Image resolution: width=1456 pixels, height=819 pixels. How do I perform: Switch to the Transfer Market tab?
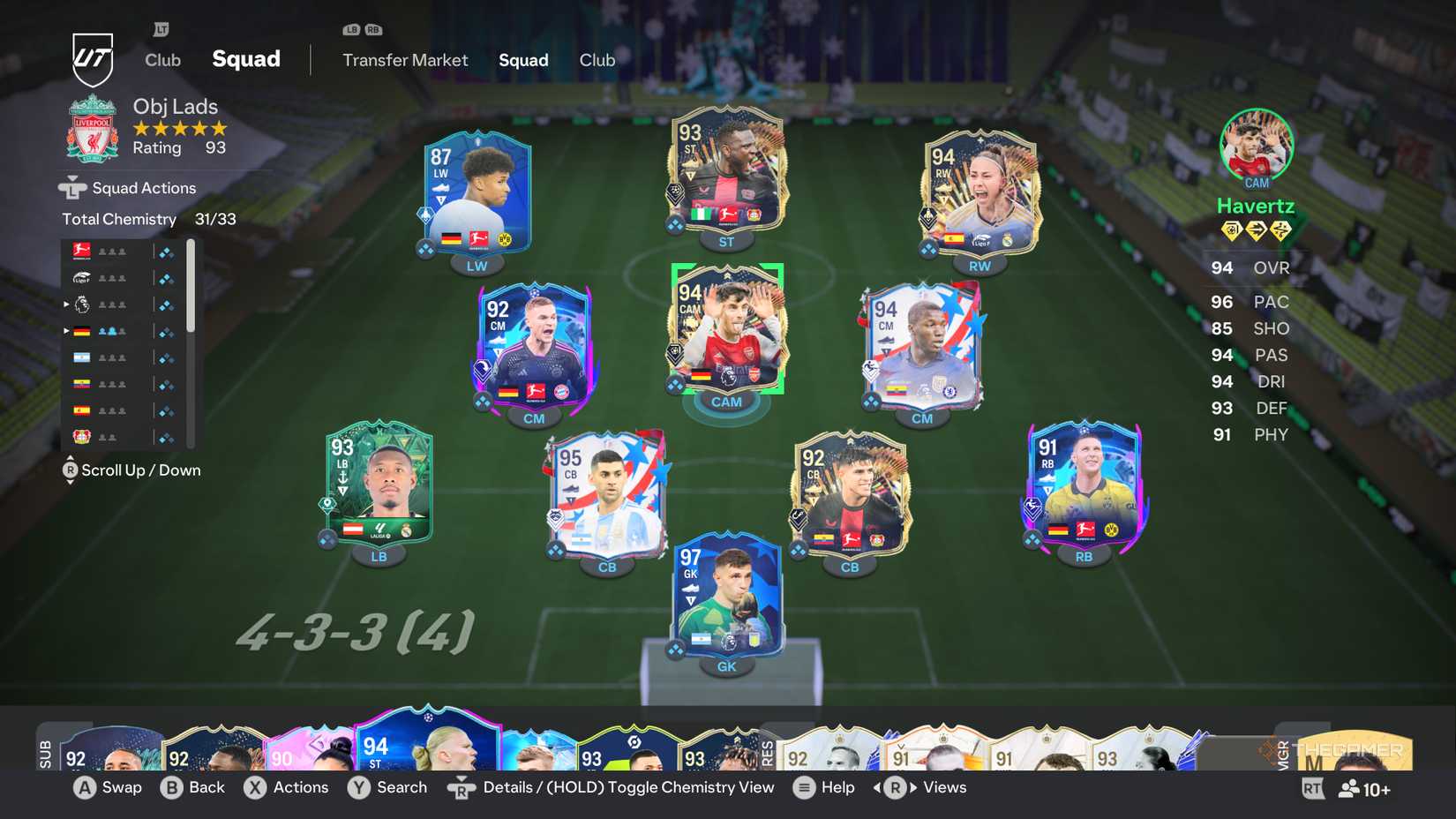click(405, 60)
